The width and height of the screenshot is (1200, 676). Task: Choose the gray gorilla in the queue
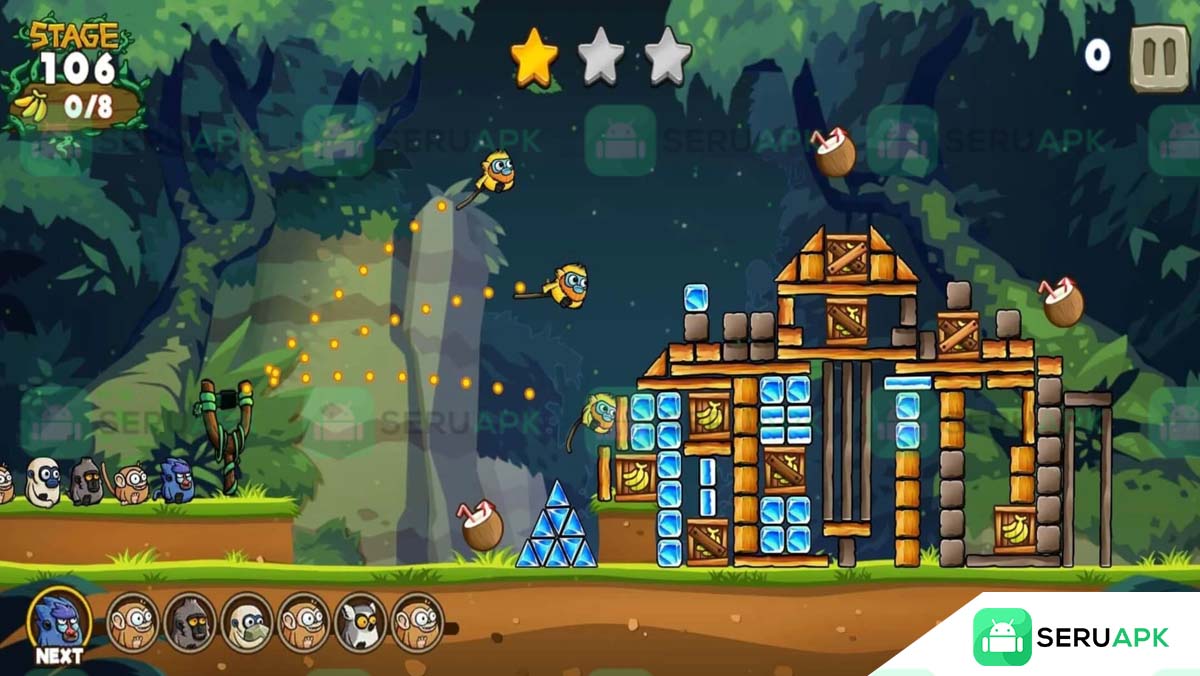pyautogui.click(x=190, y=622)
